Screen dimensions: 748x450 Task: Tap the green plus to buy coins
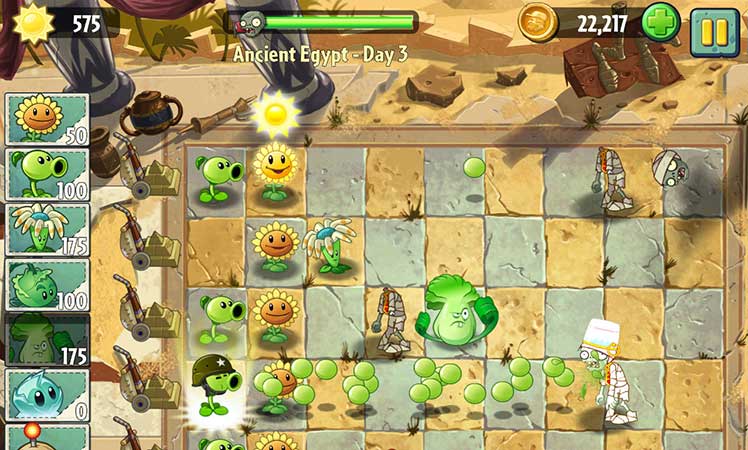(660, 23)
